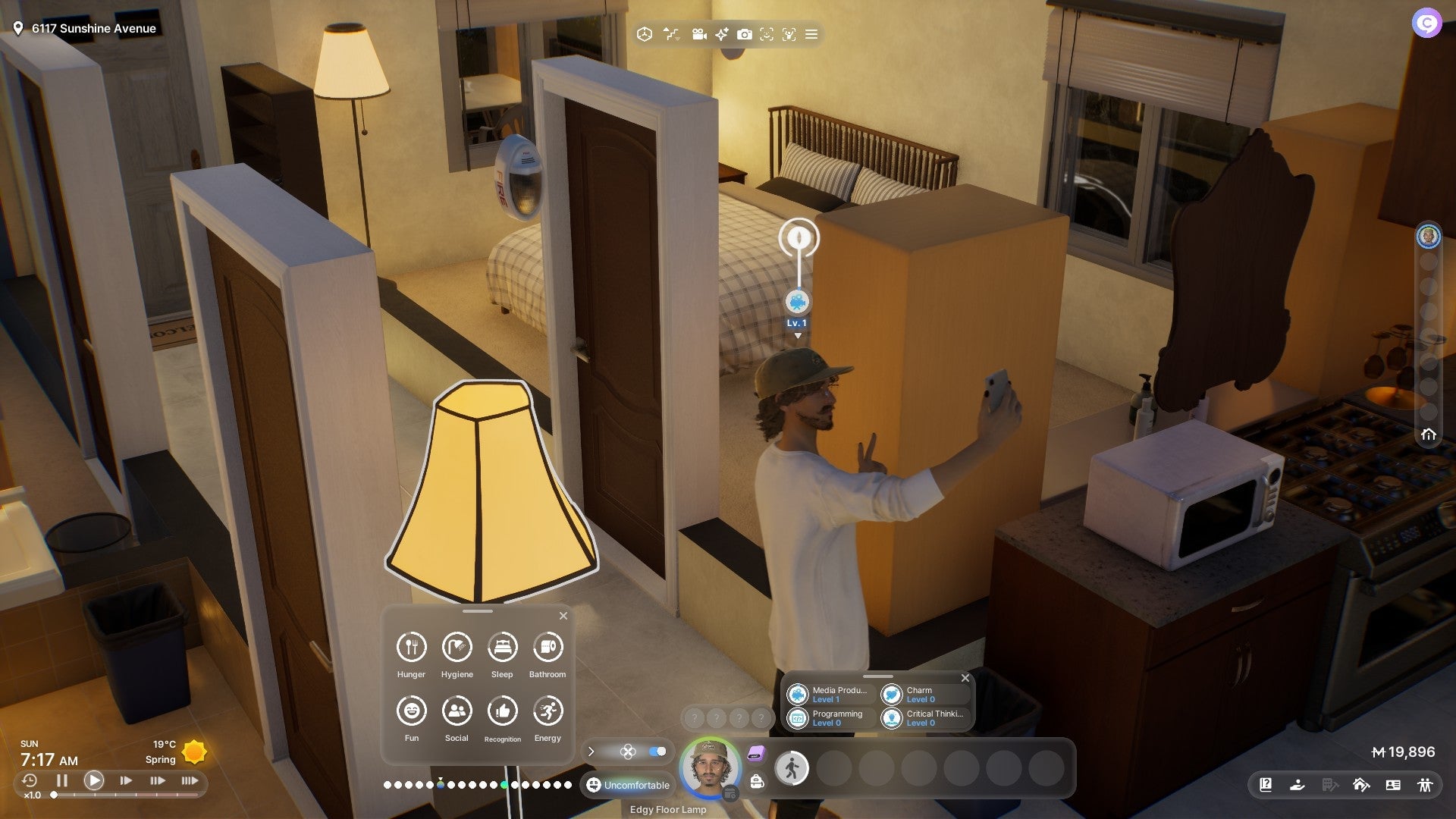Open the guide book icon bottom right
Viewport: 1456px width, 819px height.
[x=1265, y=785]
